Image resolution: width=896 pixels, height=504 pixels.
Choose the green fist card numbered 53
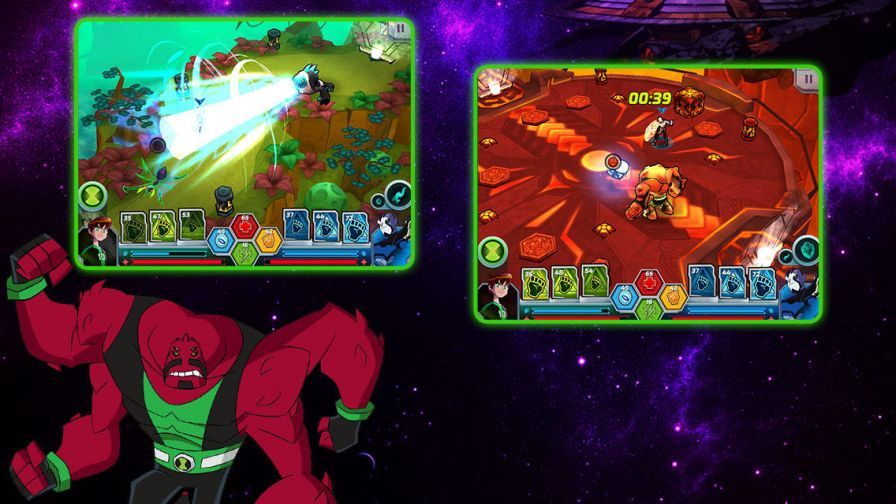[190, 228]
